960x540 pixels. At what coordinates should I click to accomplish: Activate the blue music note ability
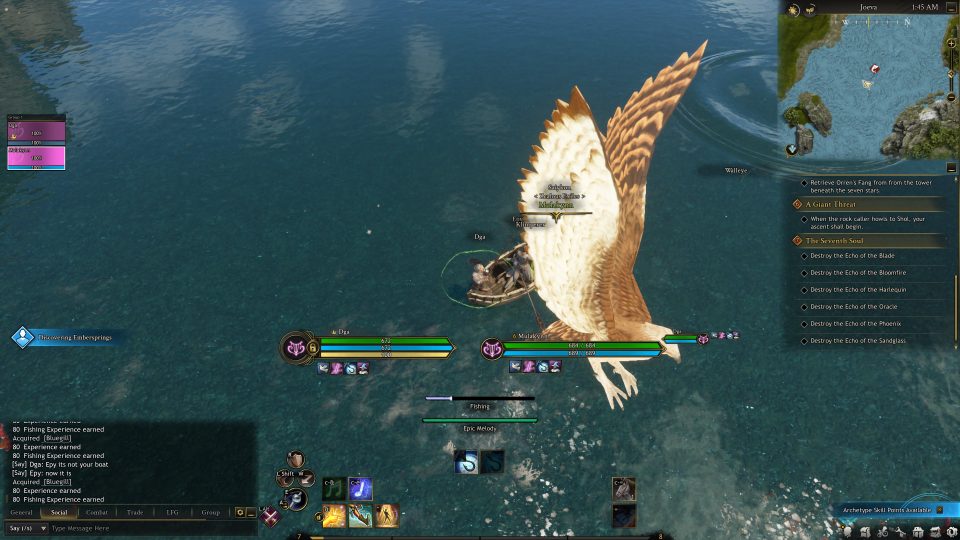point(360,488)
